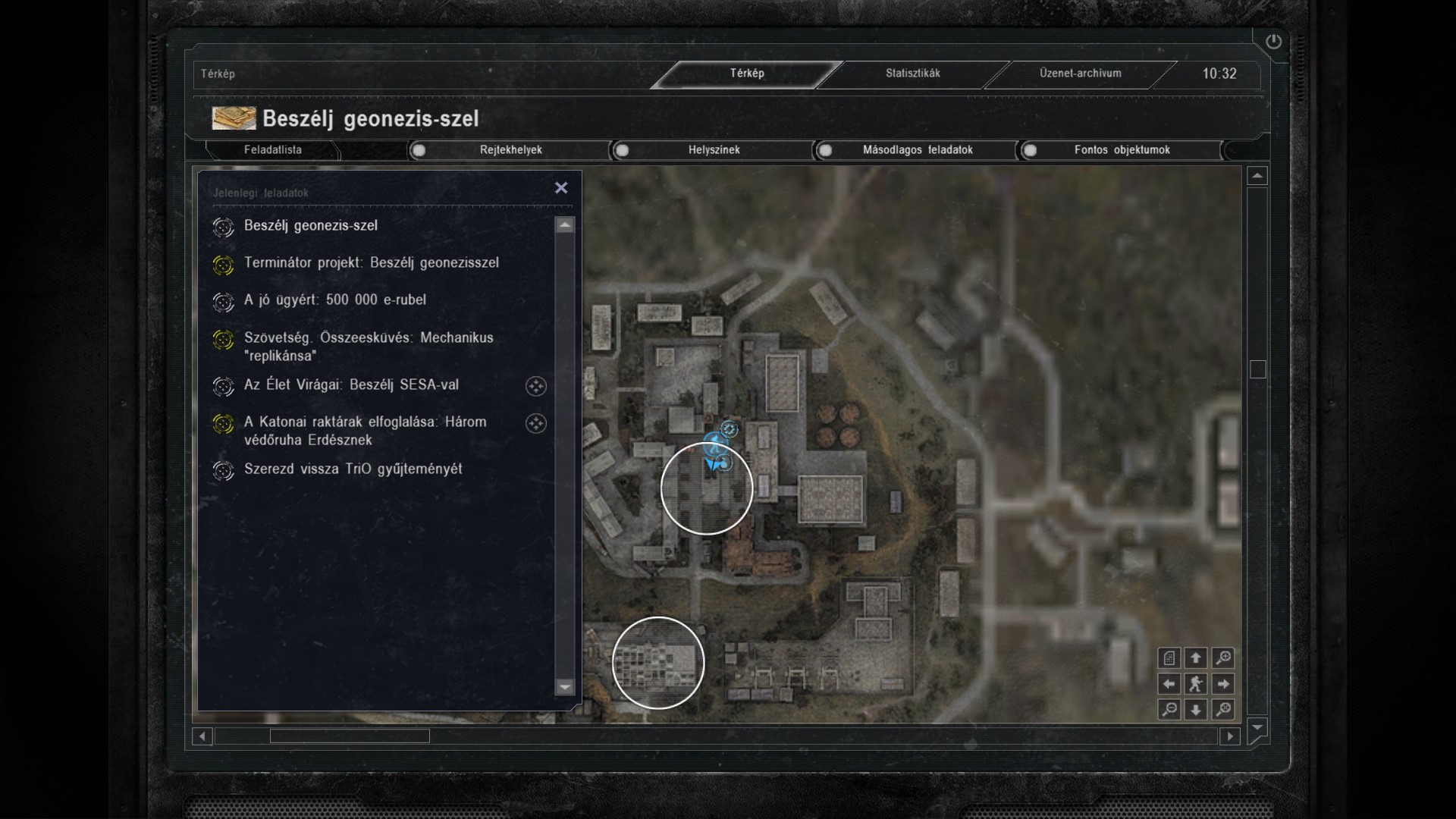Toggle the Fontos objektumok filter

[x=1030, y=150]
